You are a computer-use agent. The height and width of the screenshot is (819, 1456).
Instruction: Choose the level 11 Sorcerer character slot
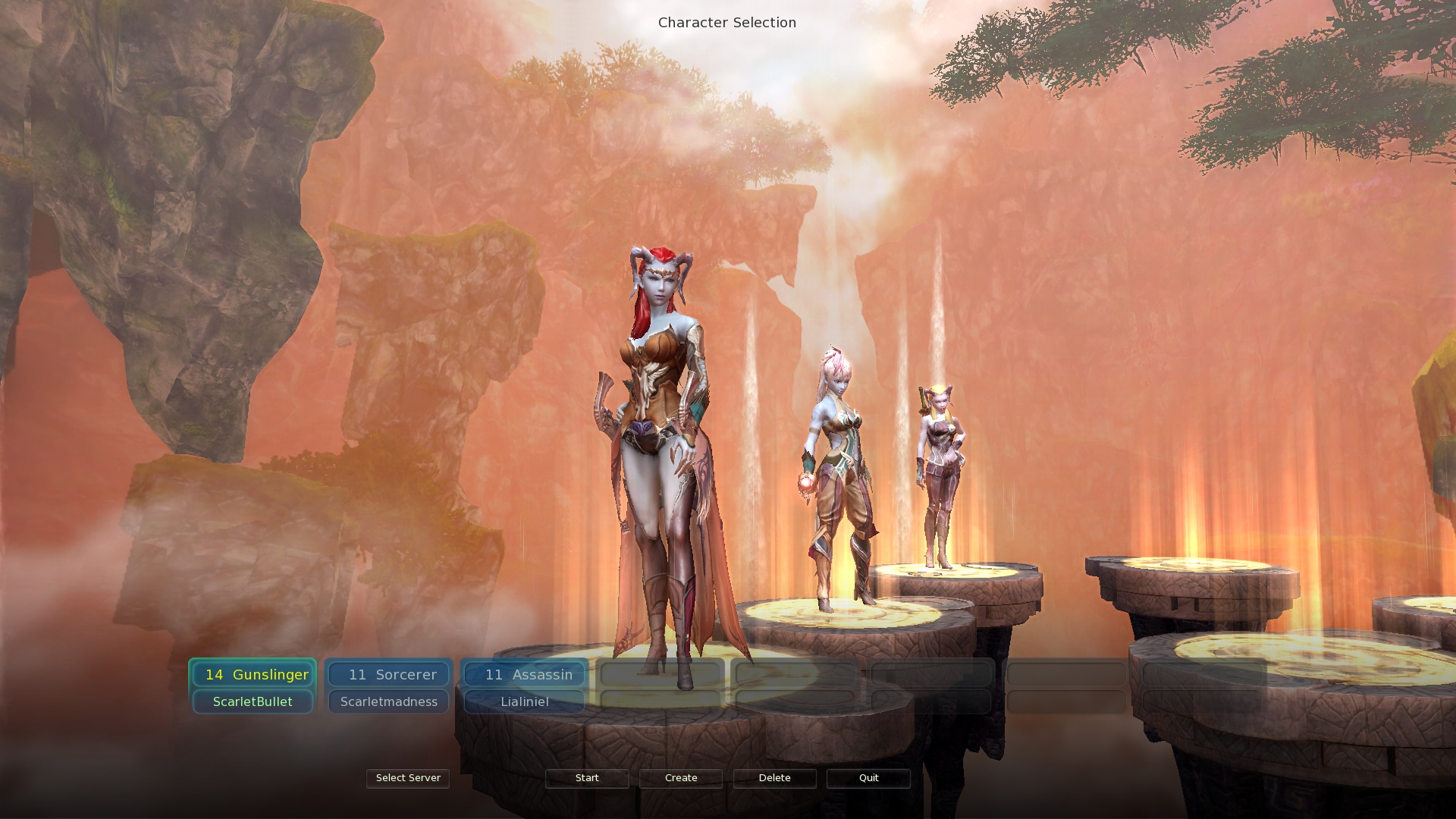389,674
